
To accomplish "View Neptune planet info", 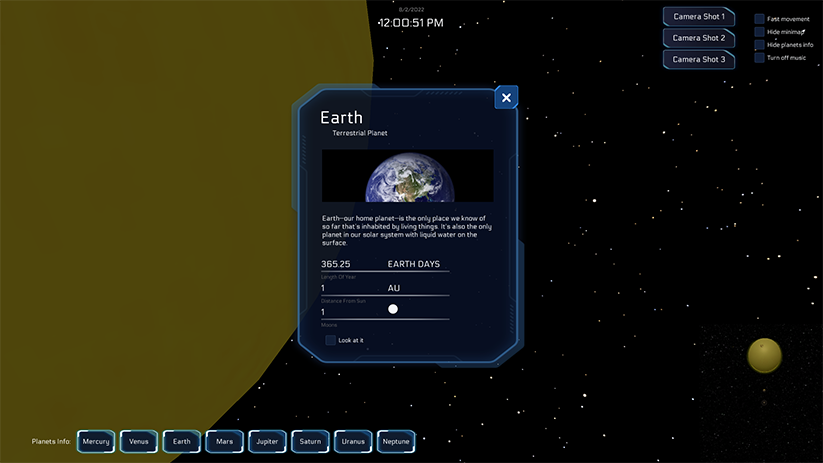I will pos(396,441).
